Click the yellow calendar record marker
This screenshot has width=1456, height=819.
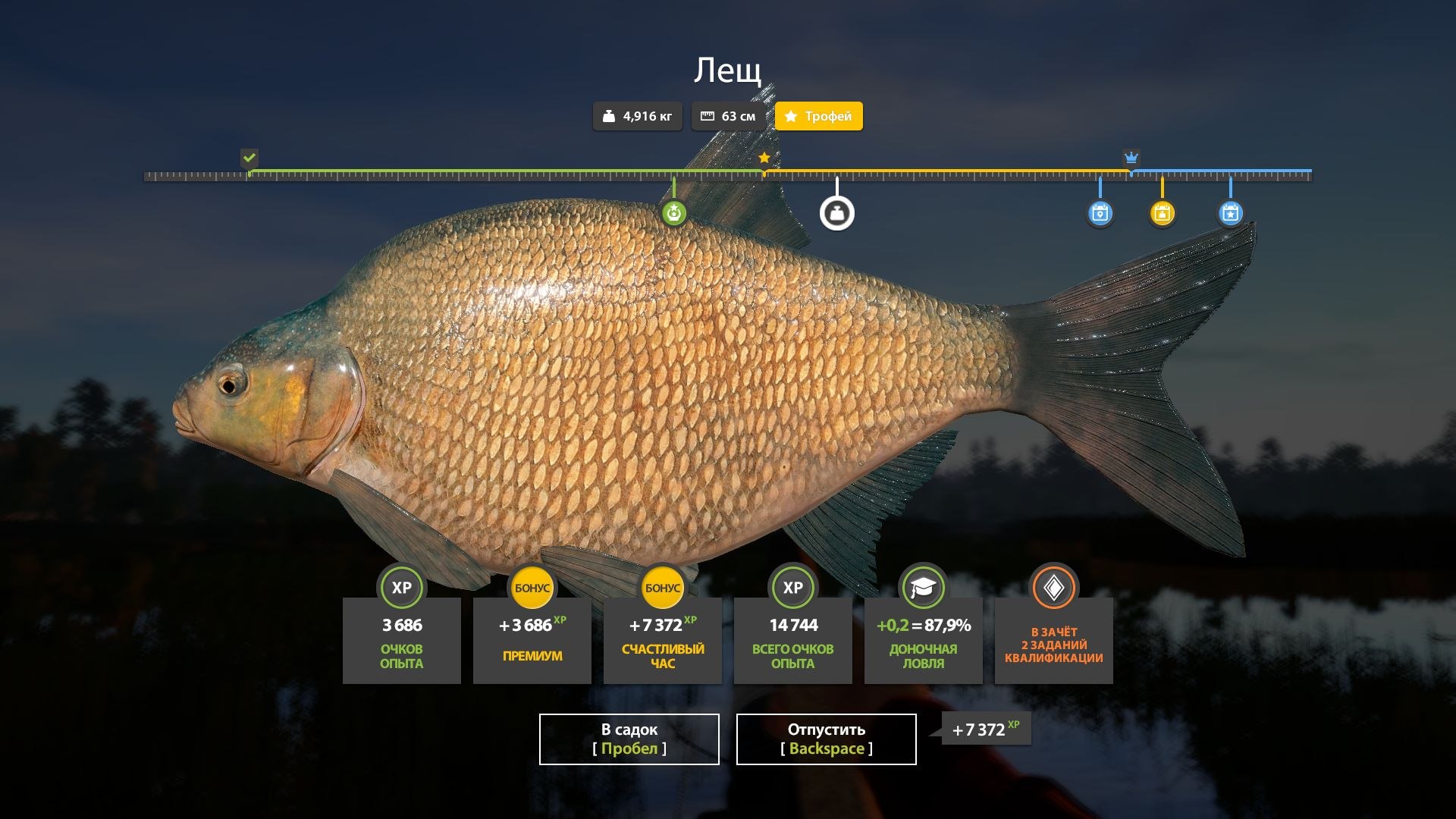click(1162, 213)
